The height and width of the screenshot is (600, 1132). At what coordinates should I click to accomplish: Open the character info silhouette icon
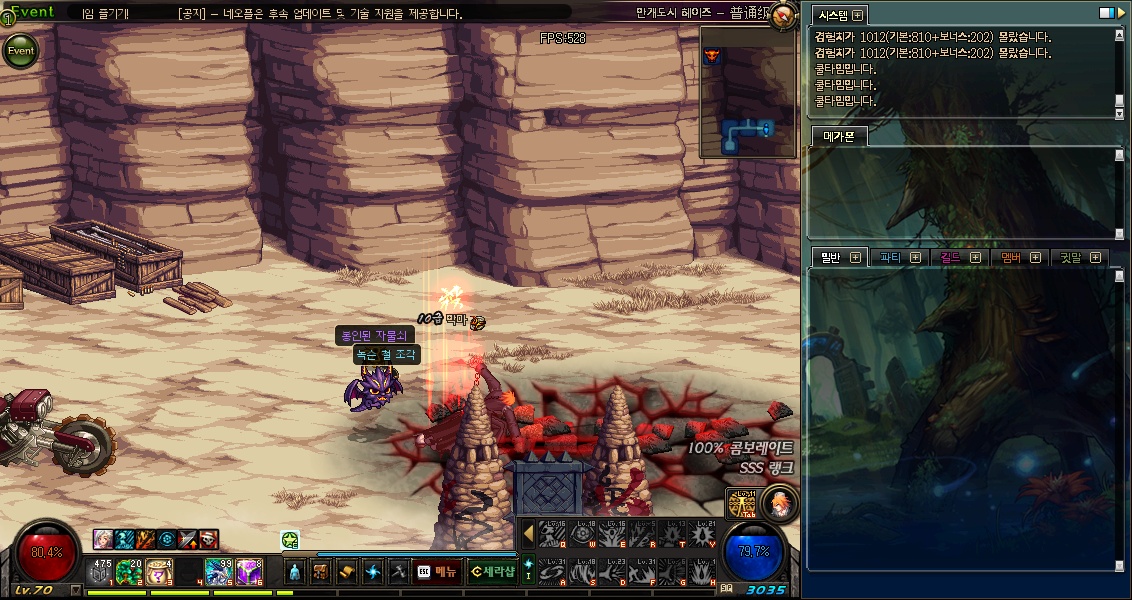[x=294, y=572]
